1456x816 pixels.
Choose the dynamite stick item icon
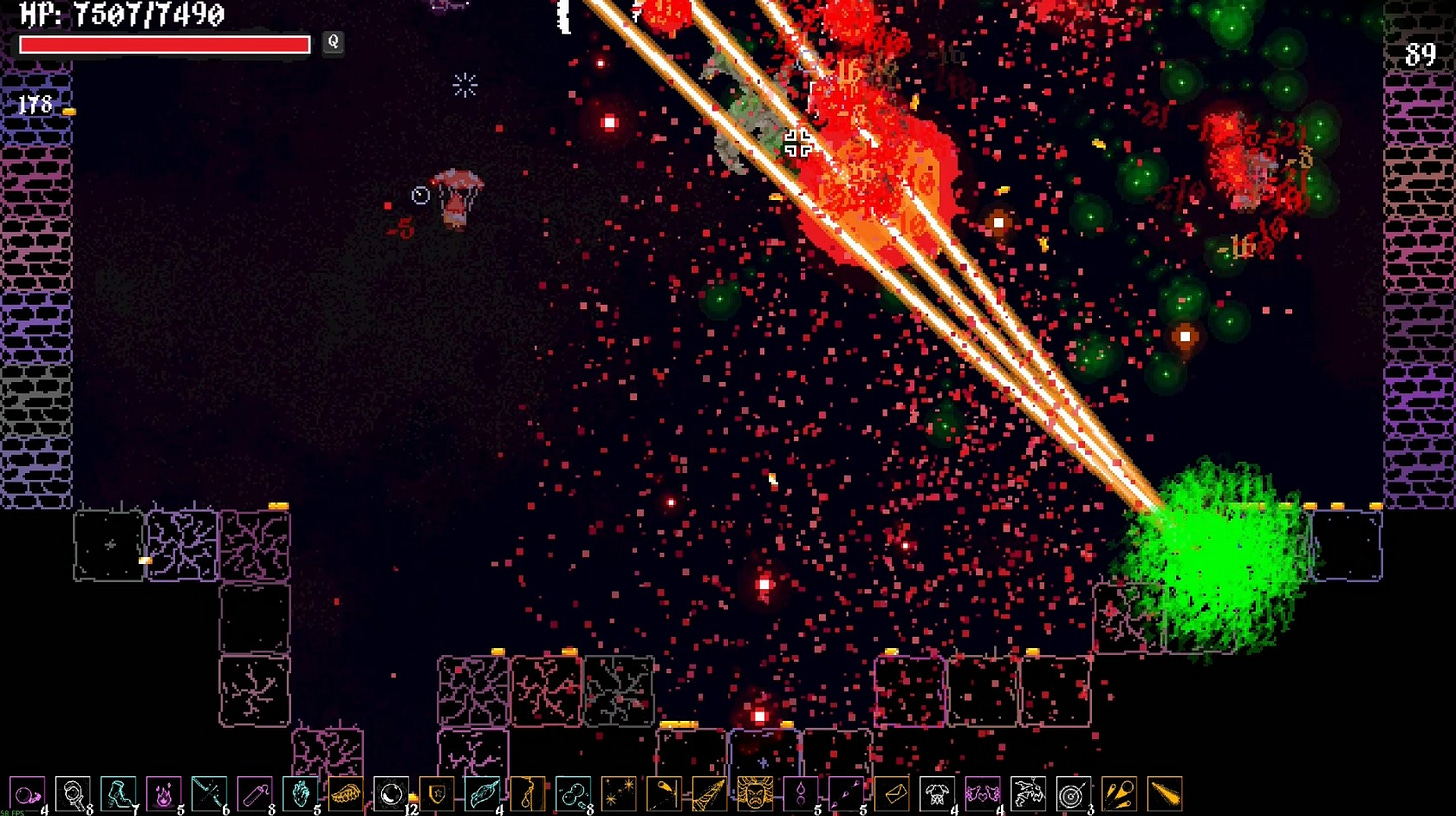tap(254, 794)
